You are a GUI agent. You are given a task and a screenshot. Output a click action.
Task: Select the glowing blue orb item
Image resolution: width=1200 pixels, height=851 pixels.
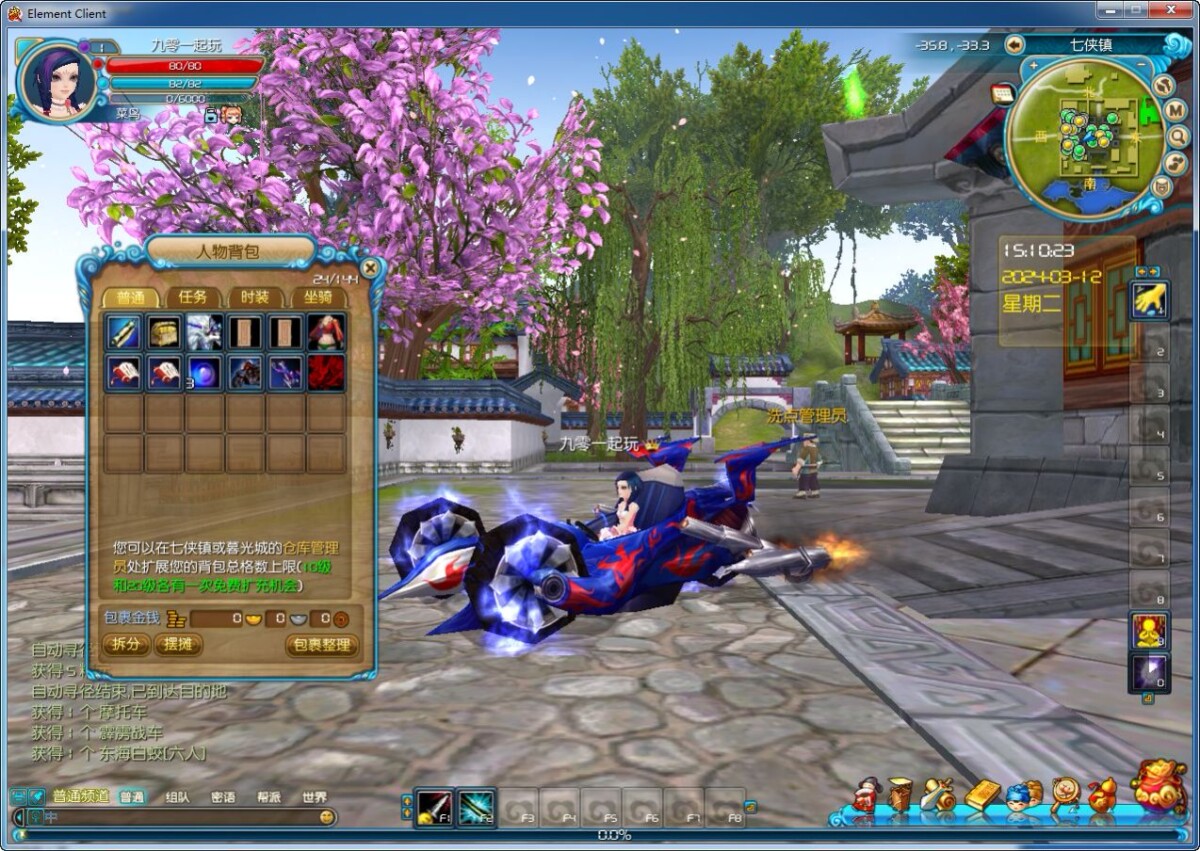tap(205, 372)
